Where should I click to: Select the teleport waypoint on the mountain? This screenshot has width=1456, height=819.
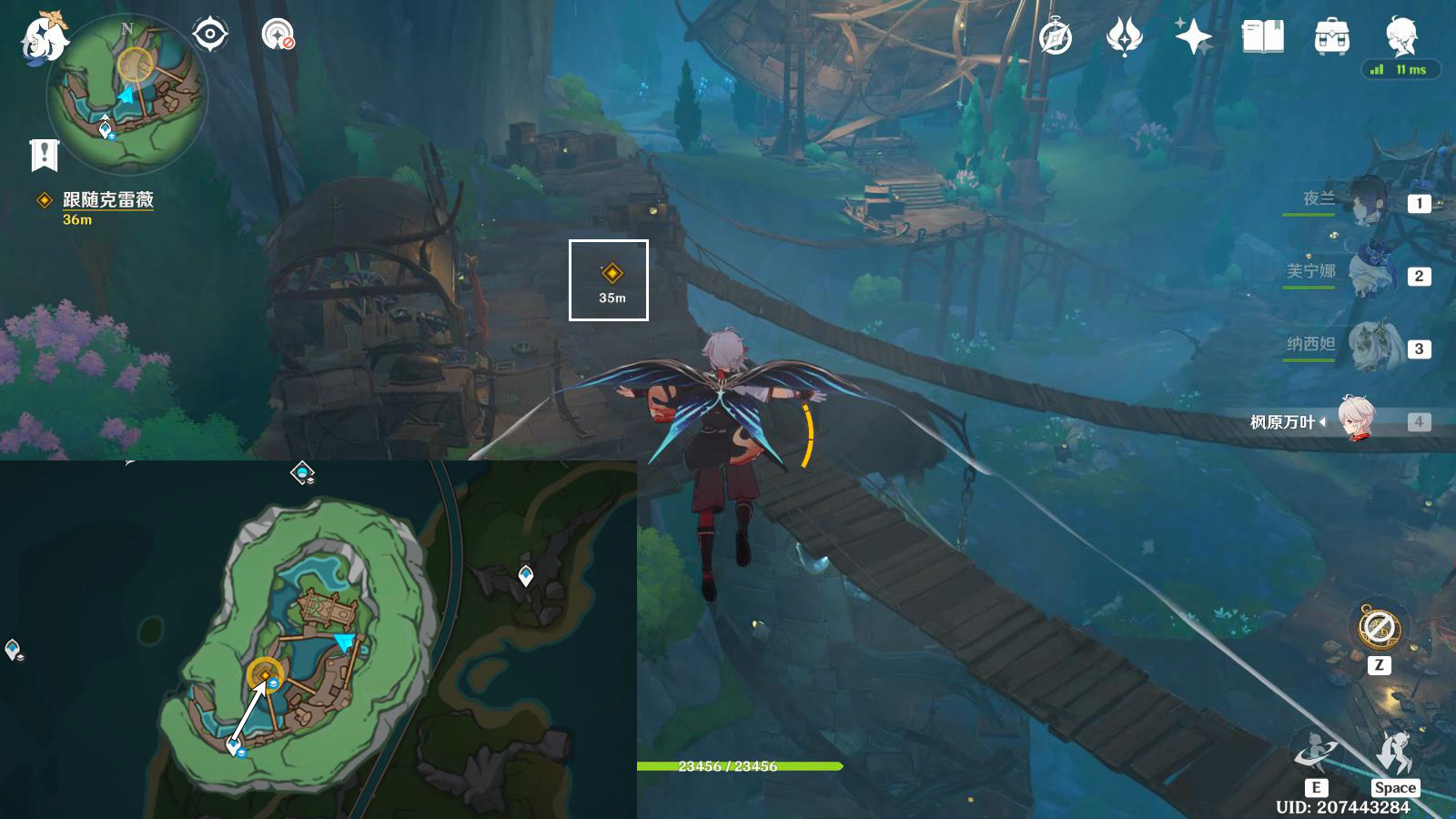click(x=526, y=575)
